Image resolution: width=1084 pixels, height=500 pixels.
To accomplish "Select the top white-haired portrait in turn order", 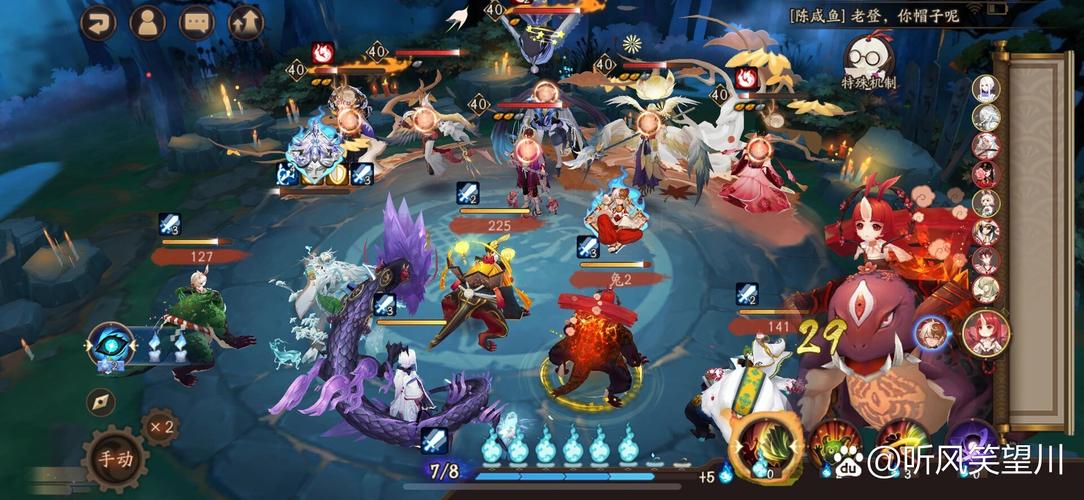I will 987,89.
